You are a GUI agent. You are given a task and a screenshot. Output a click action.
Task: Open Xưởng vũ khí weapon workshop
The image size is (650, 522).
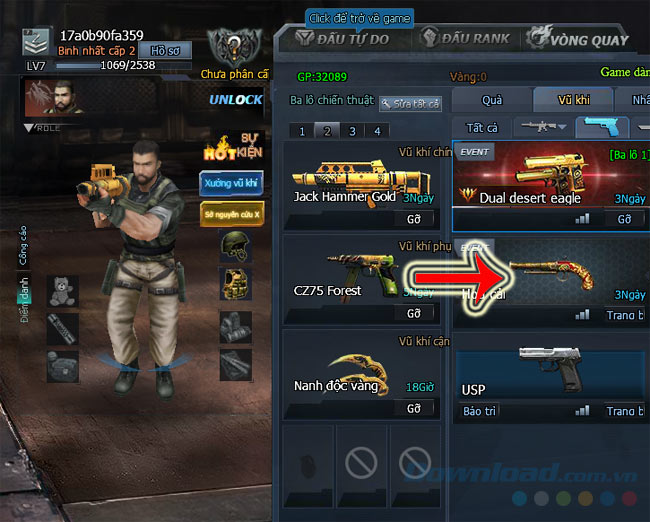tap(231, 183)
